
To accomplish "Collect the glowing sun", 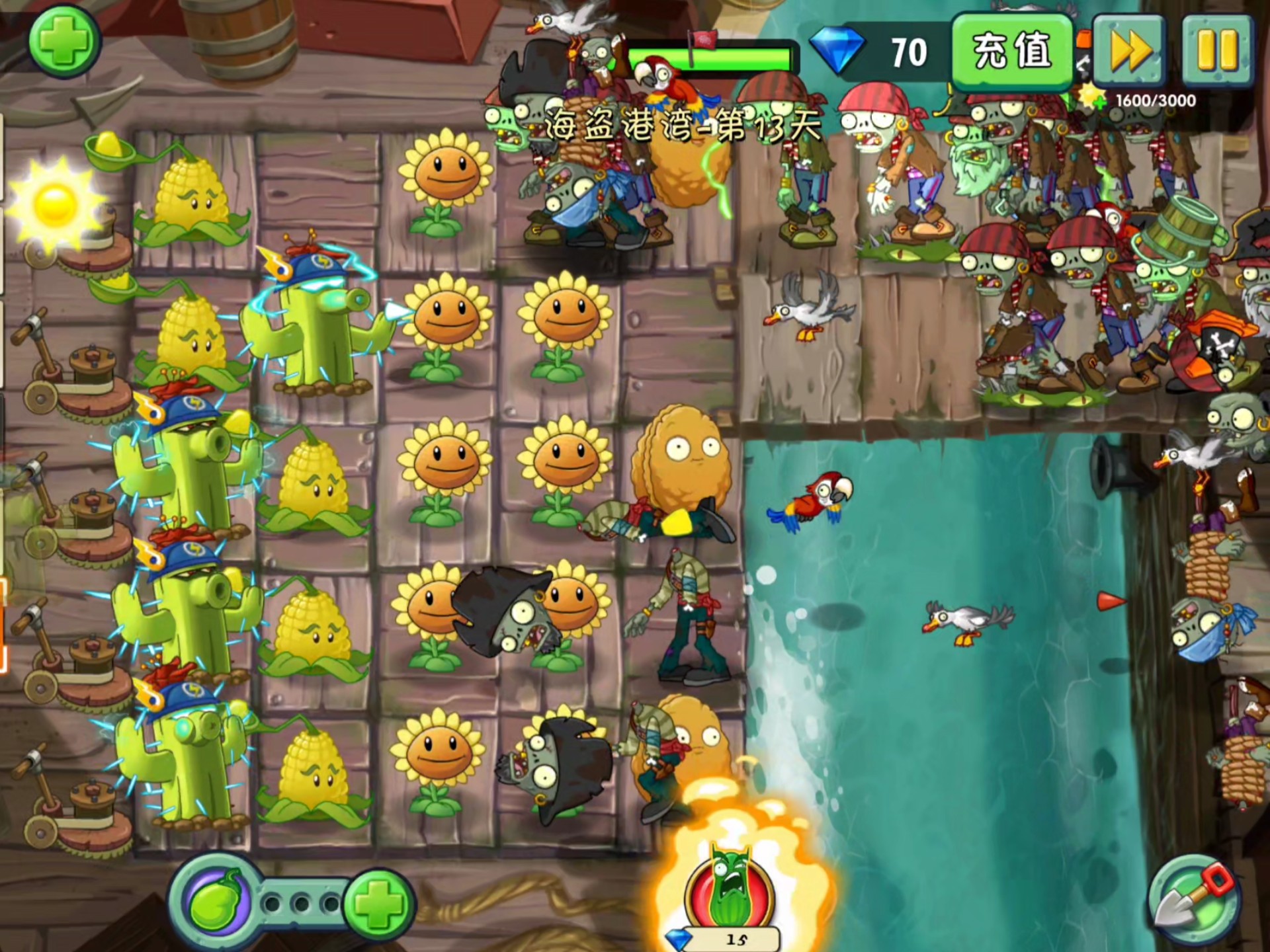I will (54, 202).
